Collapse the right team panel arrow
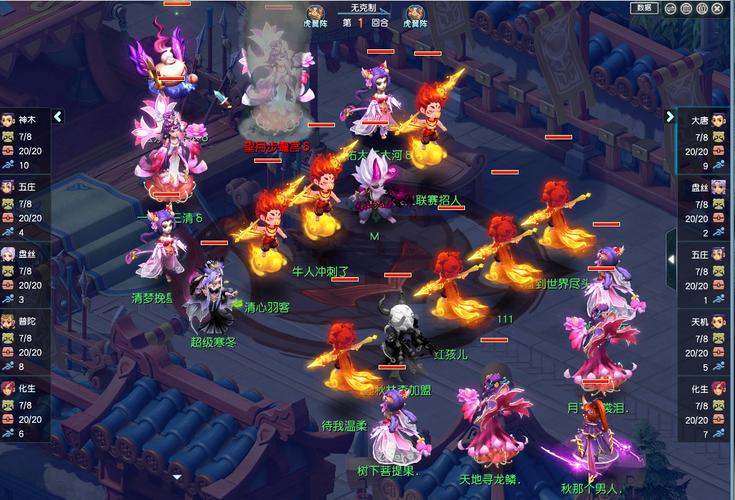735x500 pixels. 672,117
